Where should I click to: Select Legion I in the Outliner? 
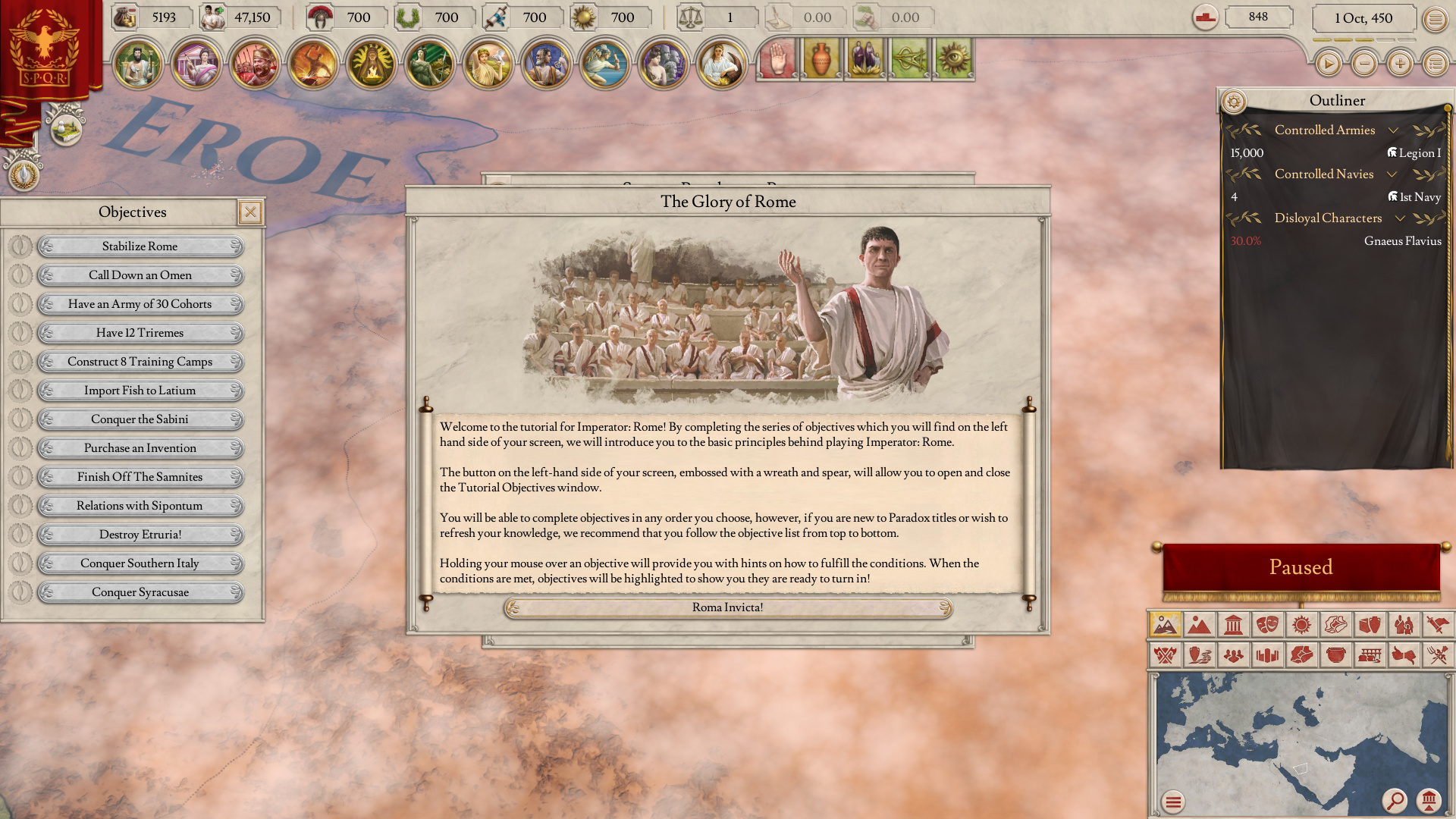[x=1414, y=153]
